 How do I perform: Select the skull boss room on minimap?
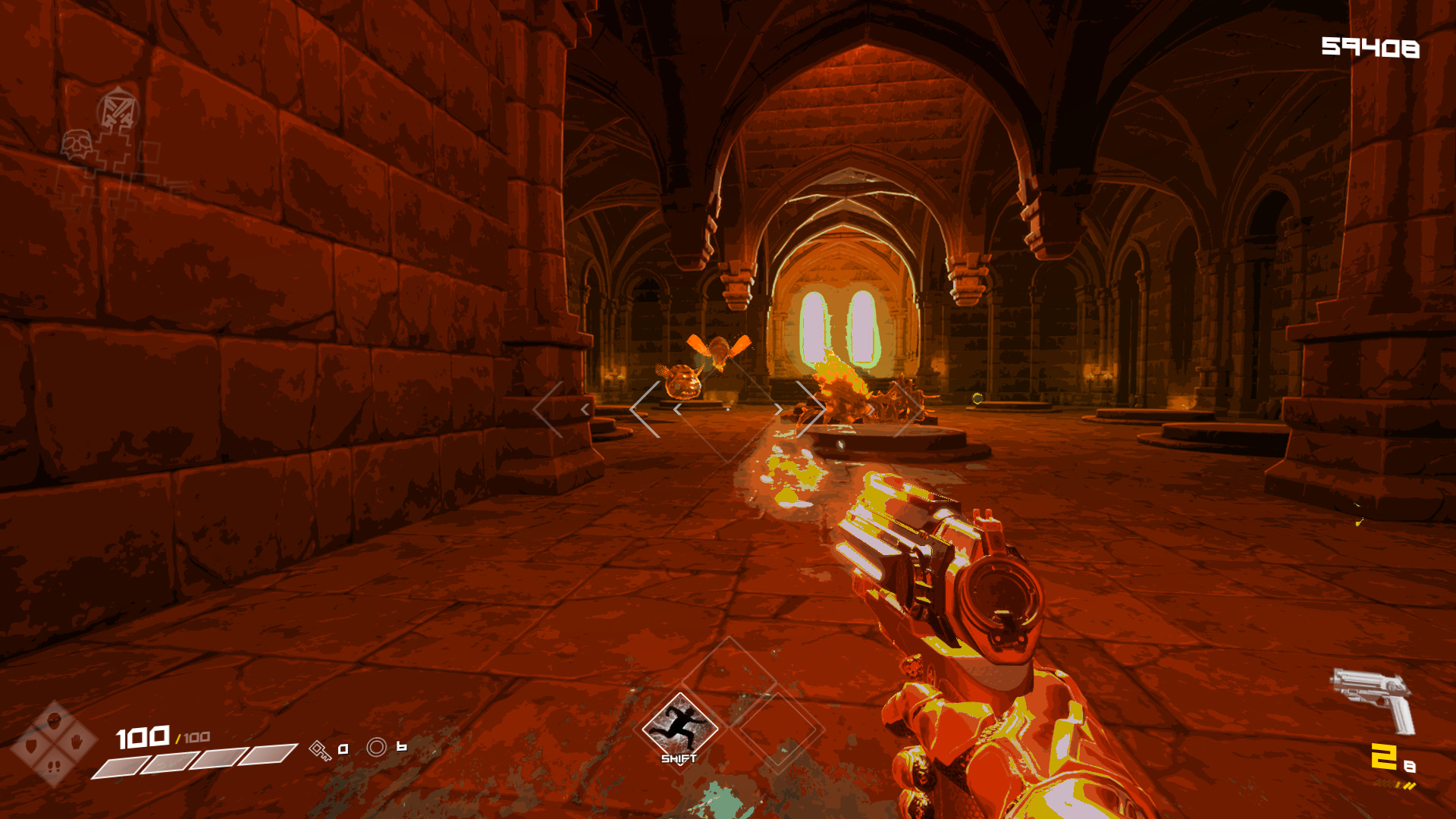click(77, 144)
